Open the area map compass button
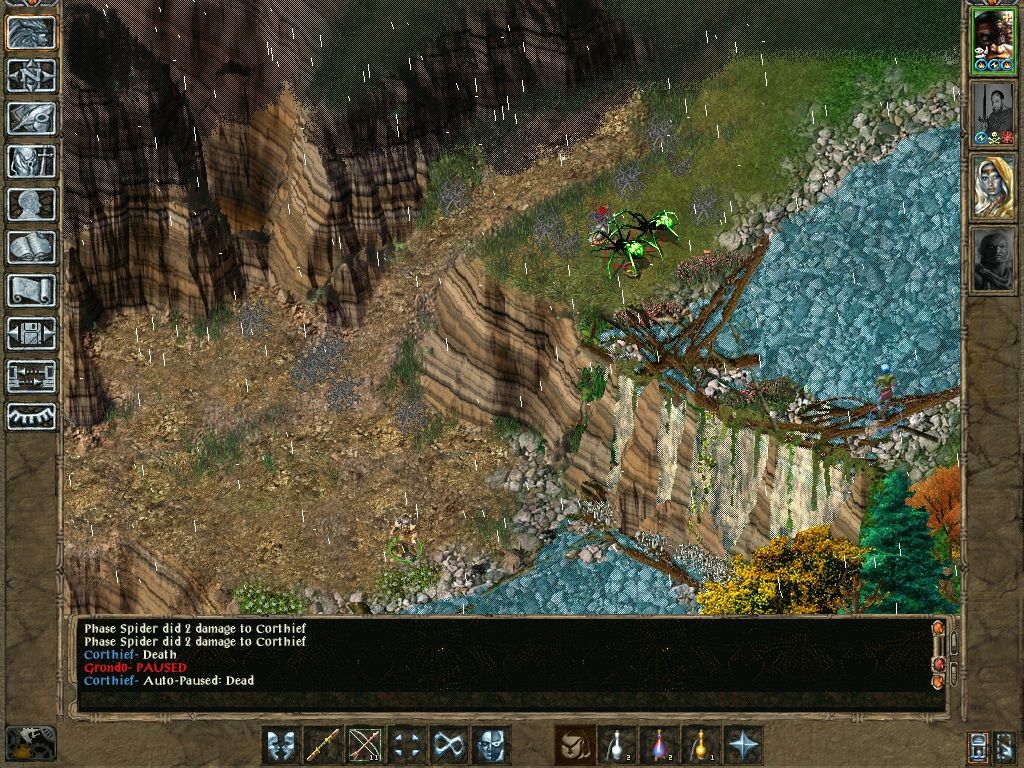 [31, 76]
